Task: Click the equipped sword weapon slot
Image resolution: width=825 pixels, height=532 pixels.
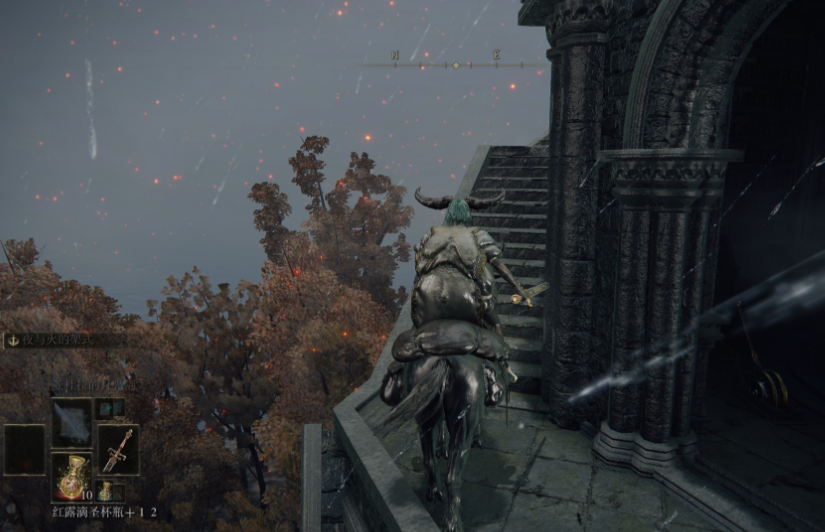Action: [118, 449]
